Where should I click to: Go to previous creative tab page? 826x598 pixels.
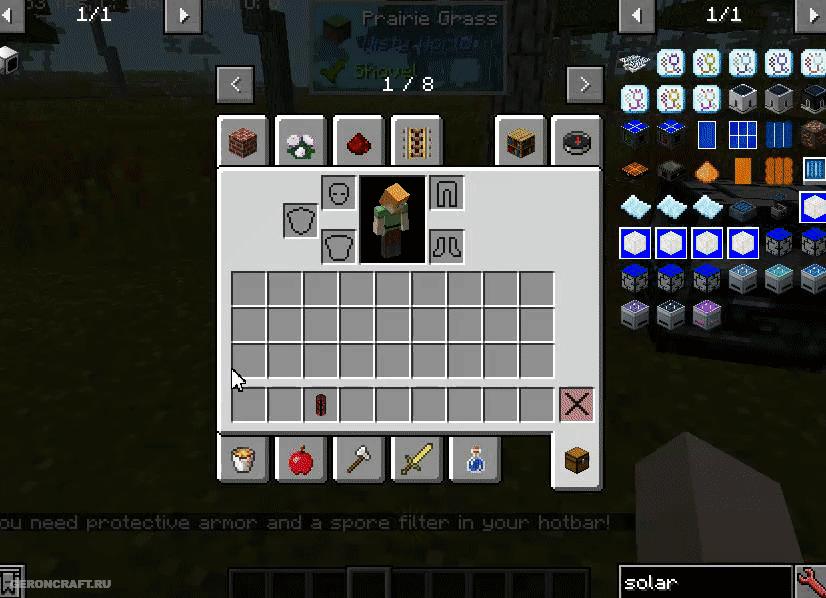[x=235, y=84]
